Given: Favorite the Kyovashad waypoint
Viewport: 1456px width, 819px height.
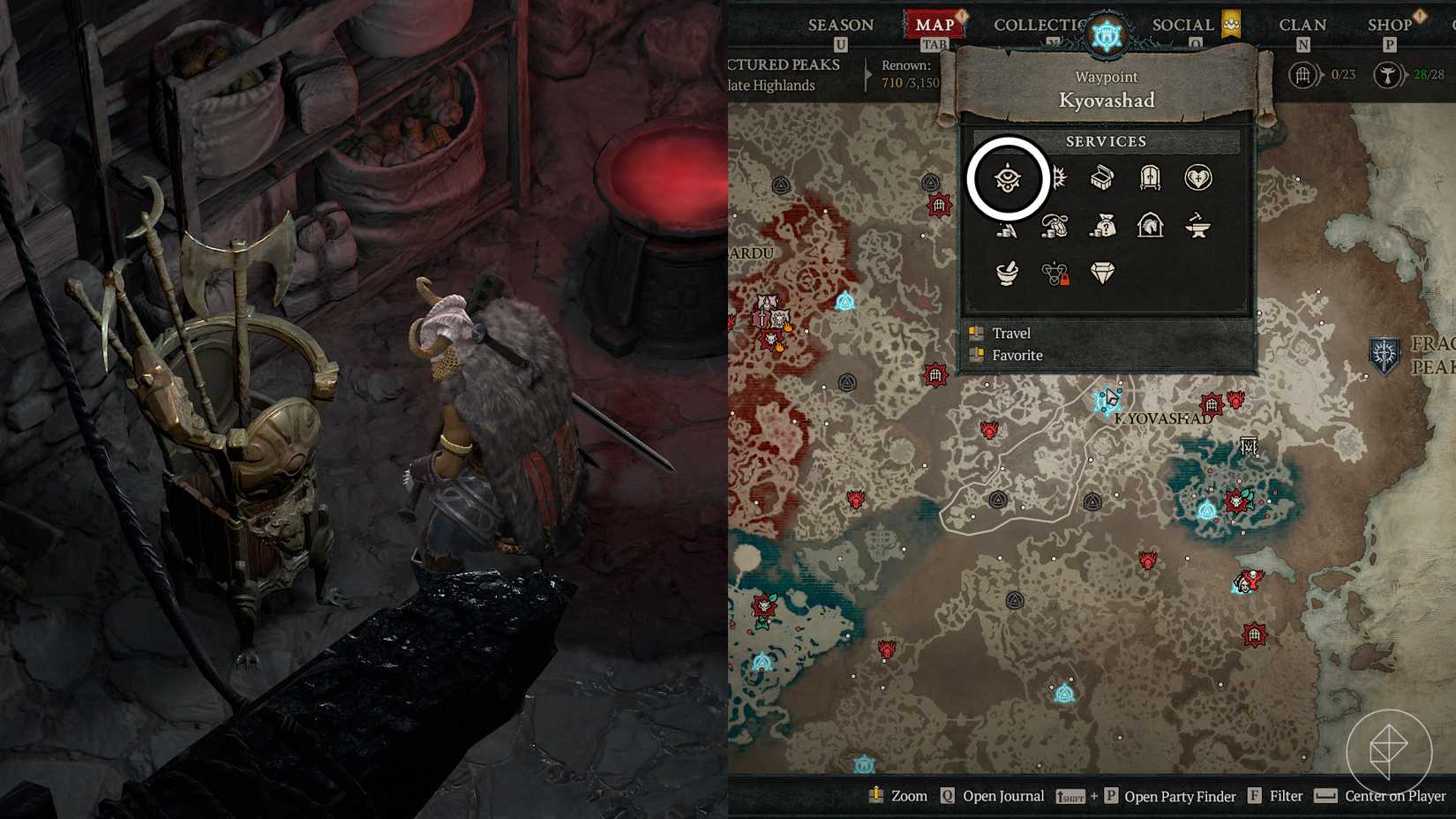Looking at the screenshot, I should (x=1016, y=355).
